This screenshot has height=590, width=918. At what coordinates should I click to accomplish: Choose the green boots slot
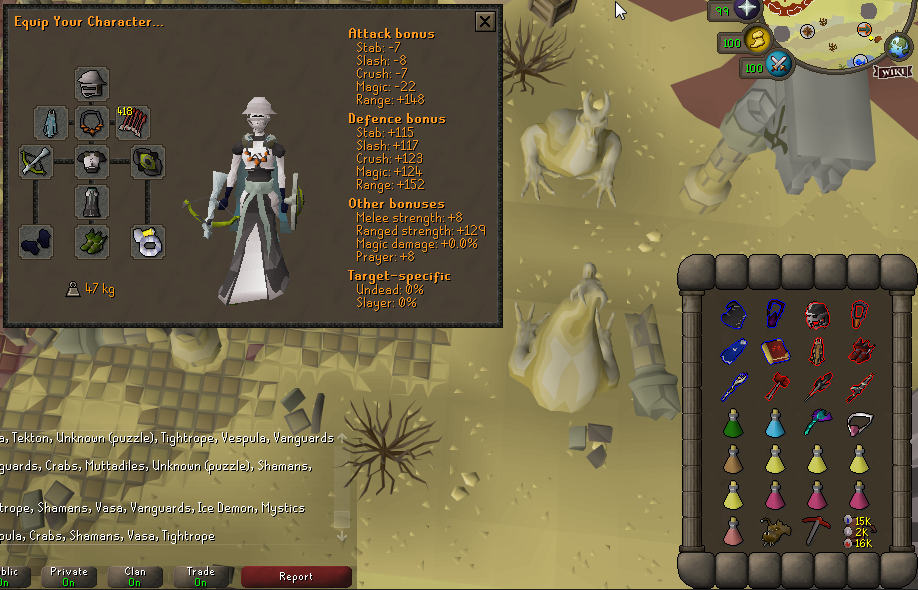point(92,241)
